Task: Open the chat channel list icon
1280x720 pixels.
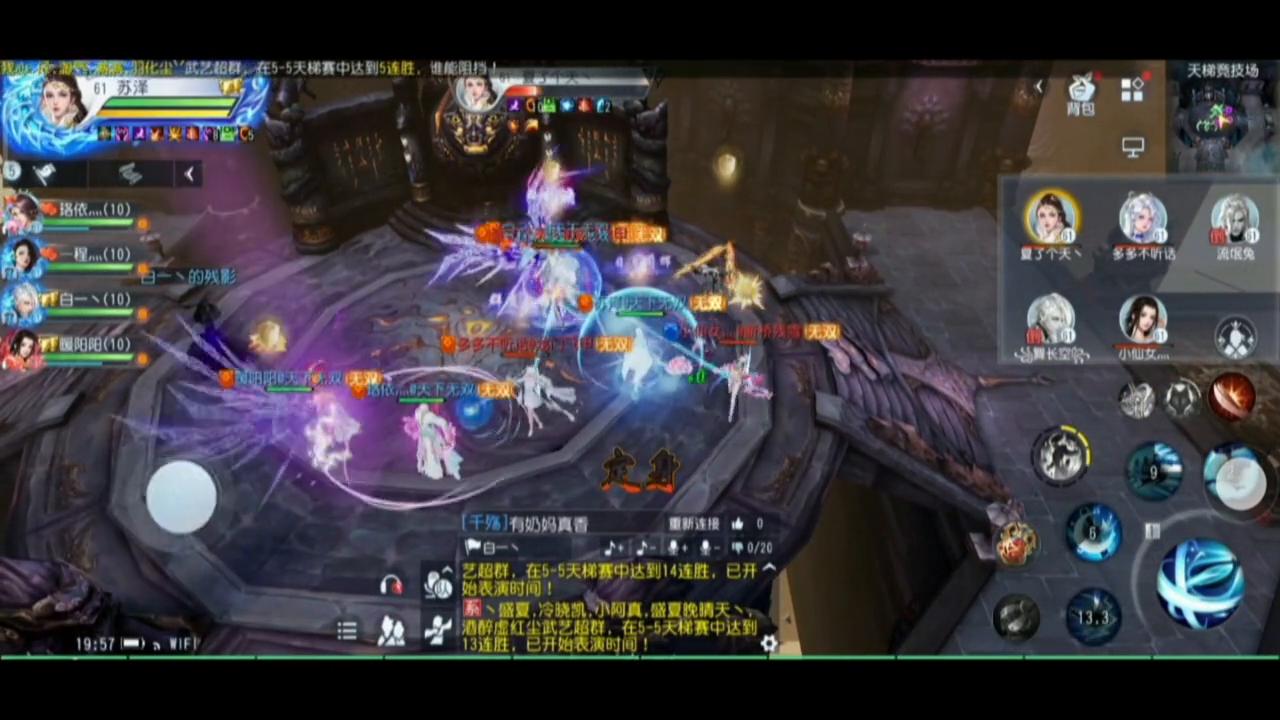Action: [x=346, y=629]
